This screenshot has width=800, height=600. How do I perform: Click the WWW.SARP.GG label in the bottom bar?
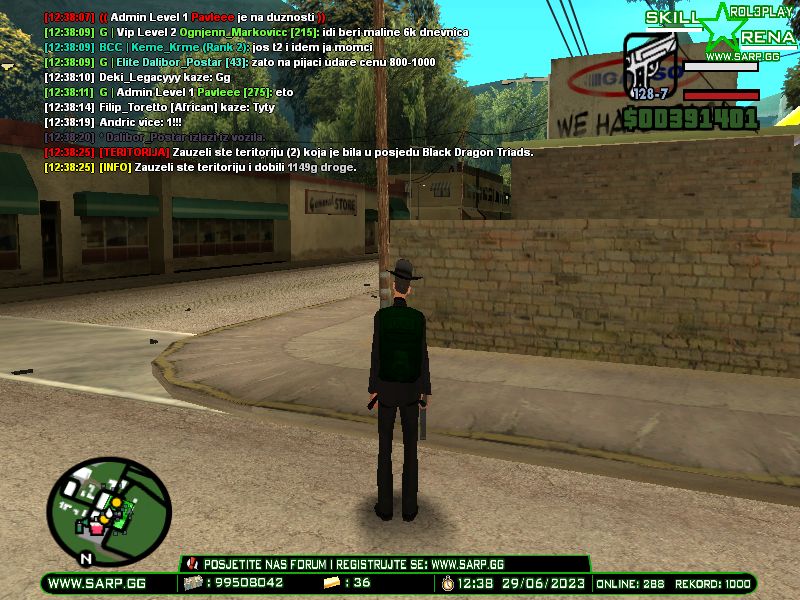click(x=97, y=583)
